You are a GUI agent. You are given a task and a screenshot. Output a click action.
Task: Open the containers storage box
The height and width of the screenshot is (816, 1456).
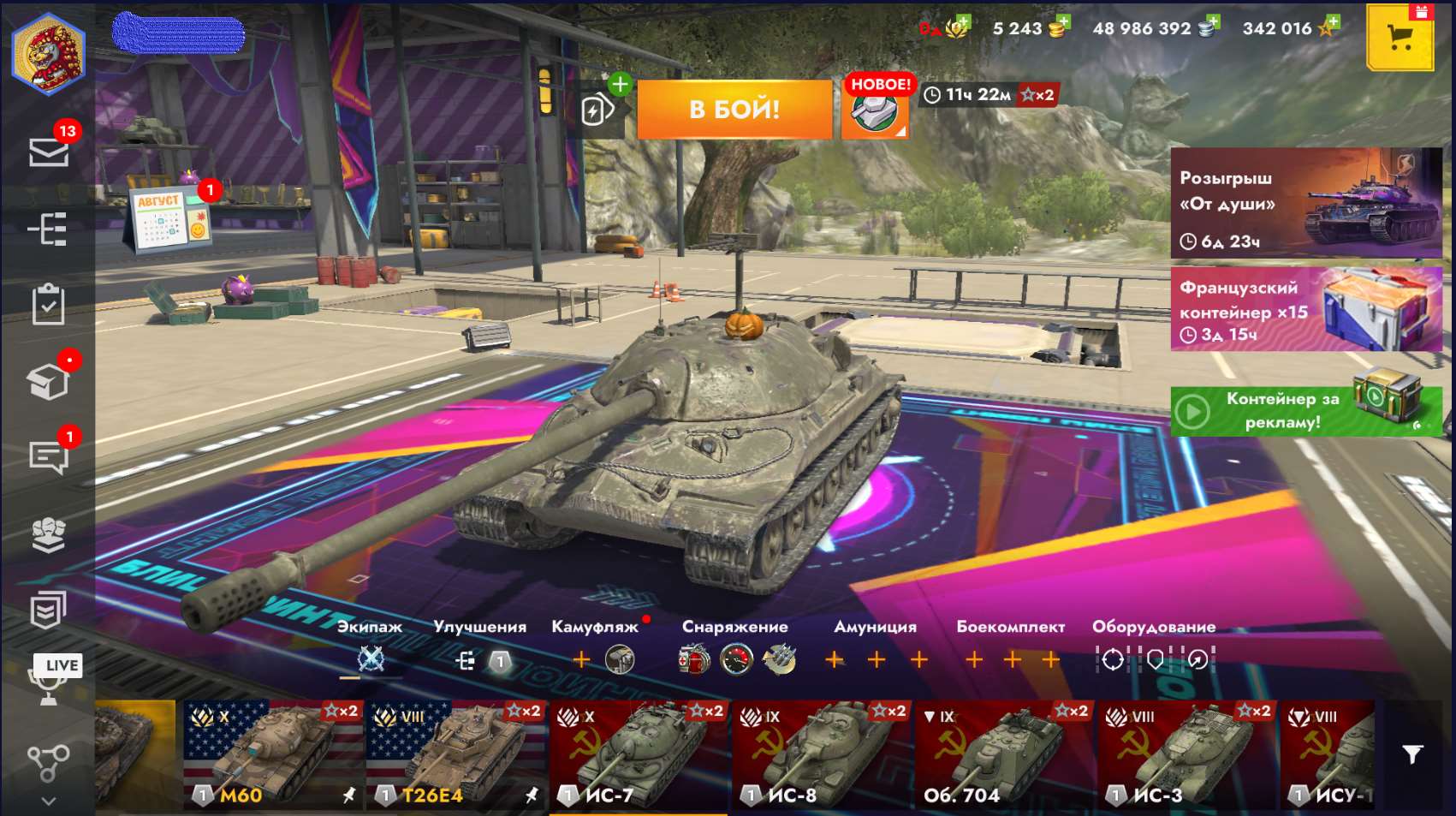coord(49,383)
